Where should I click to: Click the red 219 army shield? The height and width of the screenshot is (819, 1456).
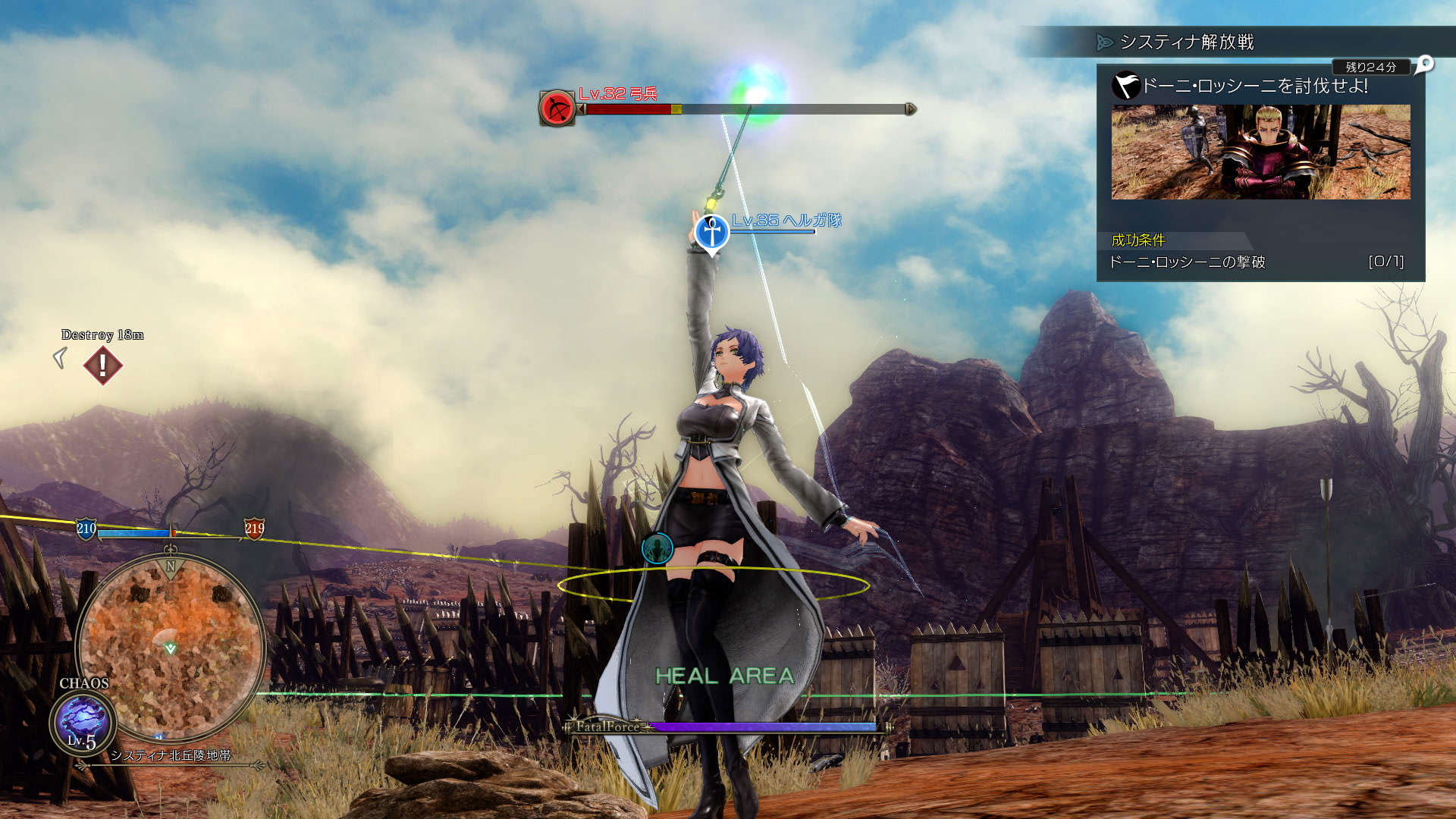pos(254,529)
